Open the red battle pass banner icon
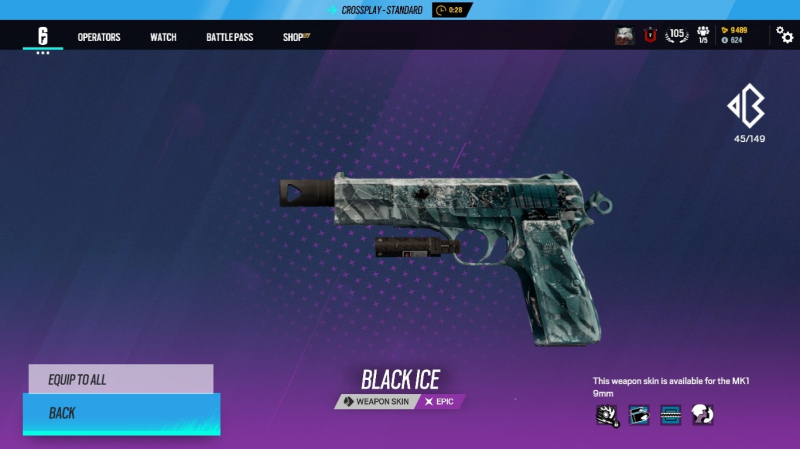 pos(650,36)
